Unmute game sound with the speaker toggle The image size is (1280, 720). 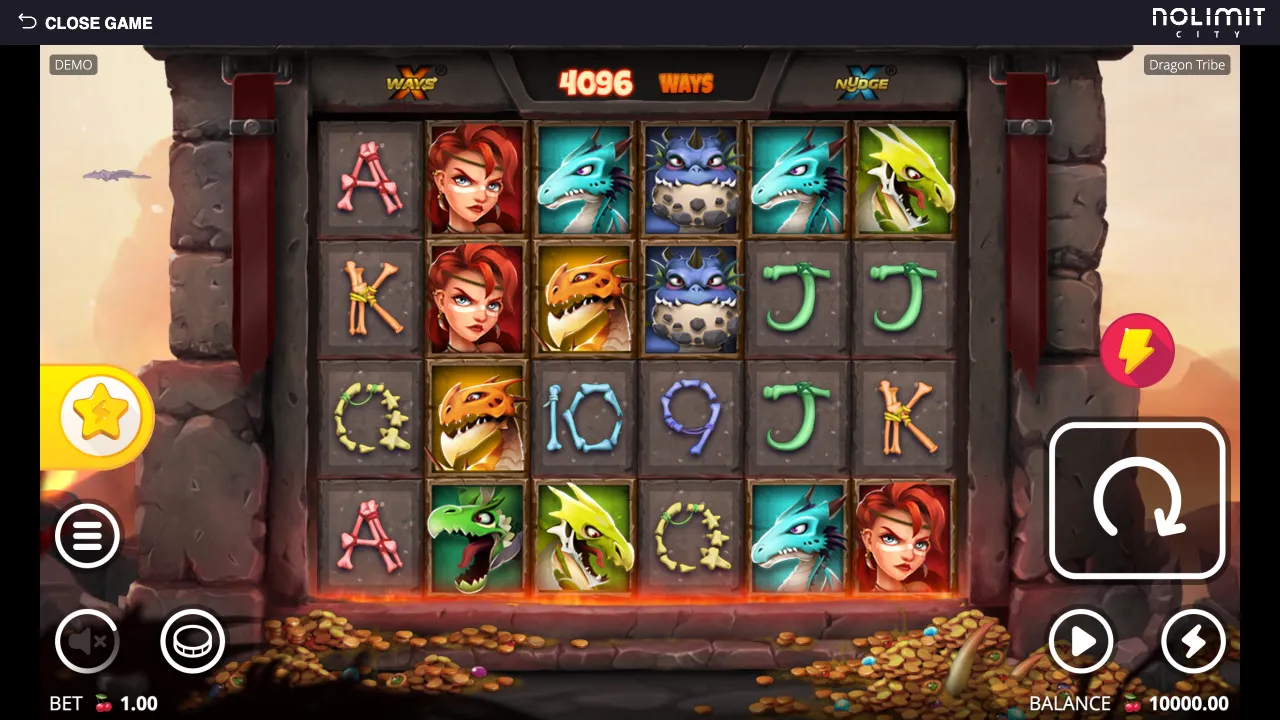tap(87, 641)
